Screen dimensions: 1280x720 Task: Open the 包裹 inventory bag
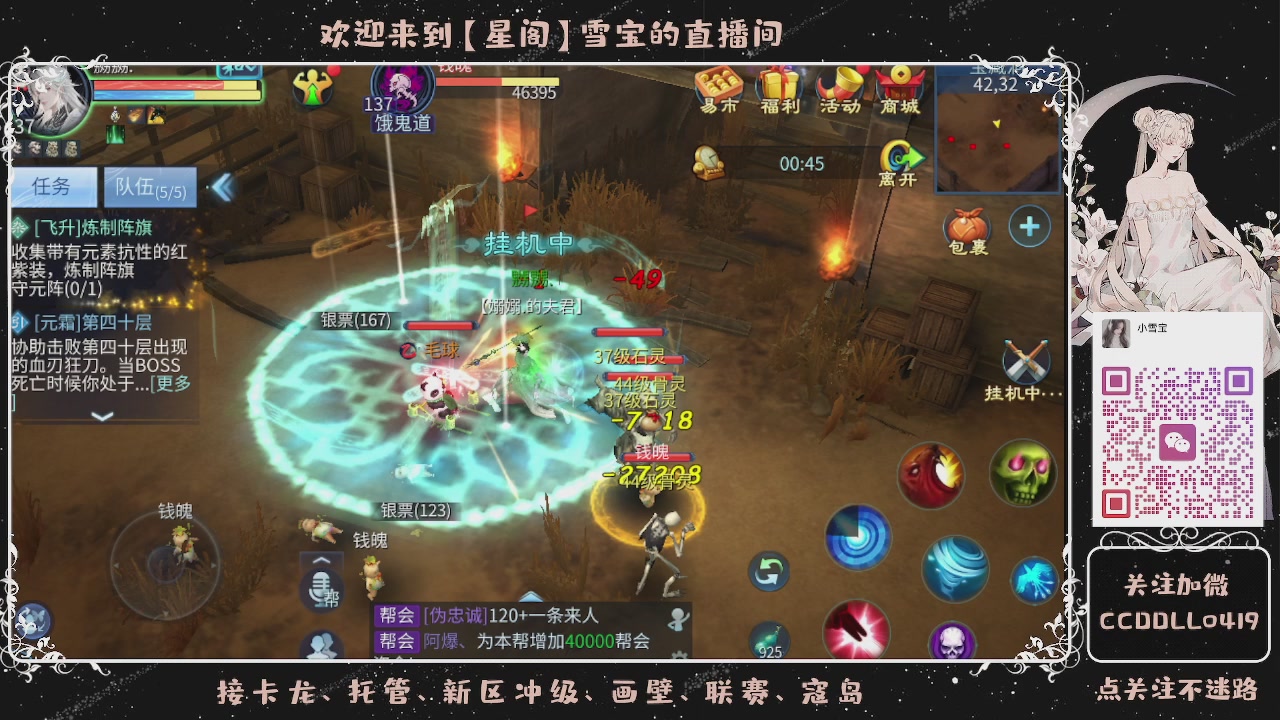tap(966, 226)
